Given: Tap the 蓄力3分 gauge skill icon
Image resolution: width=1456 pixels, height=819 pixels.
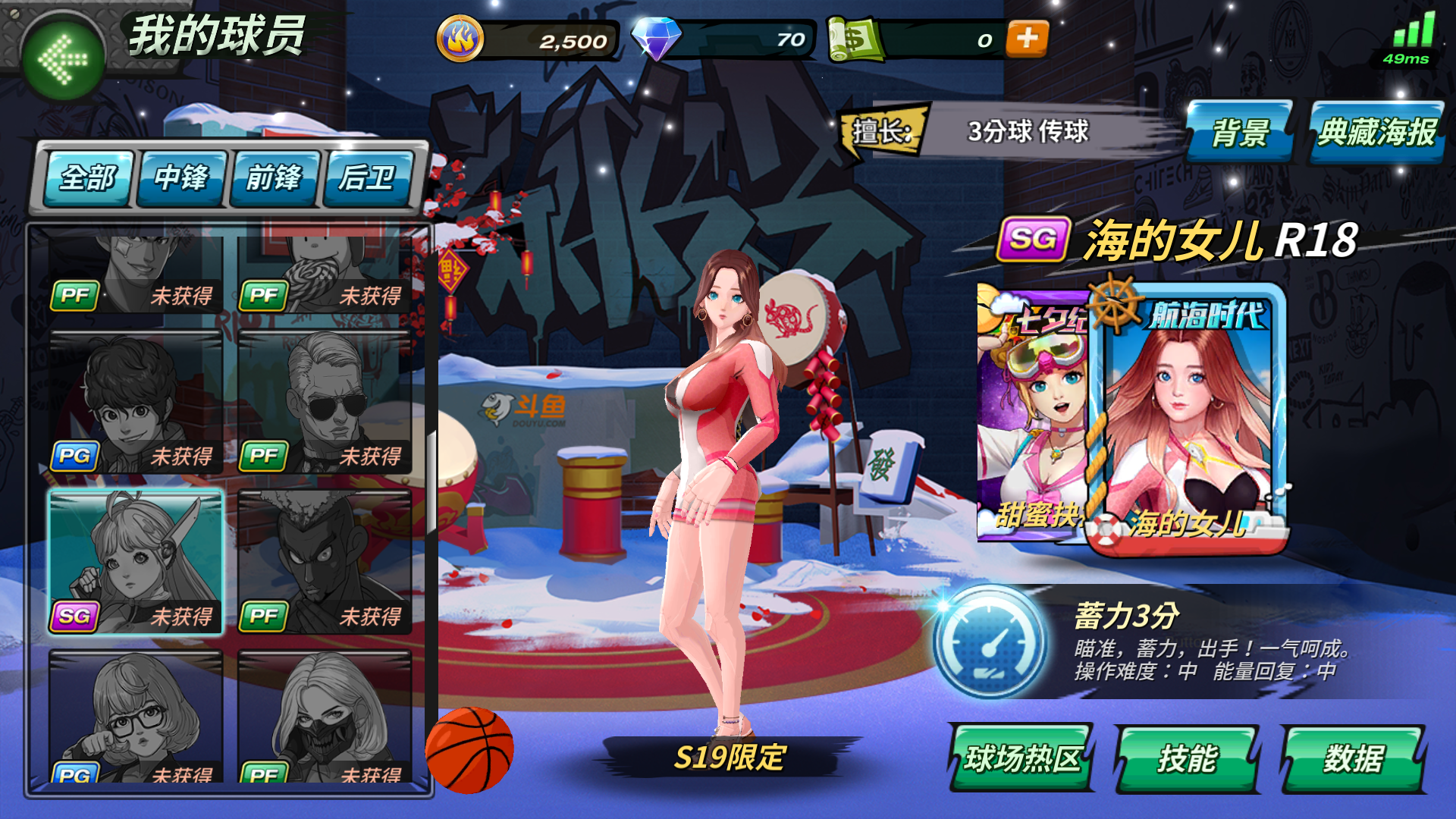Looking at the screenshot, I should pos(989,642).
